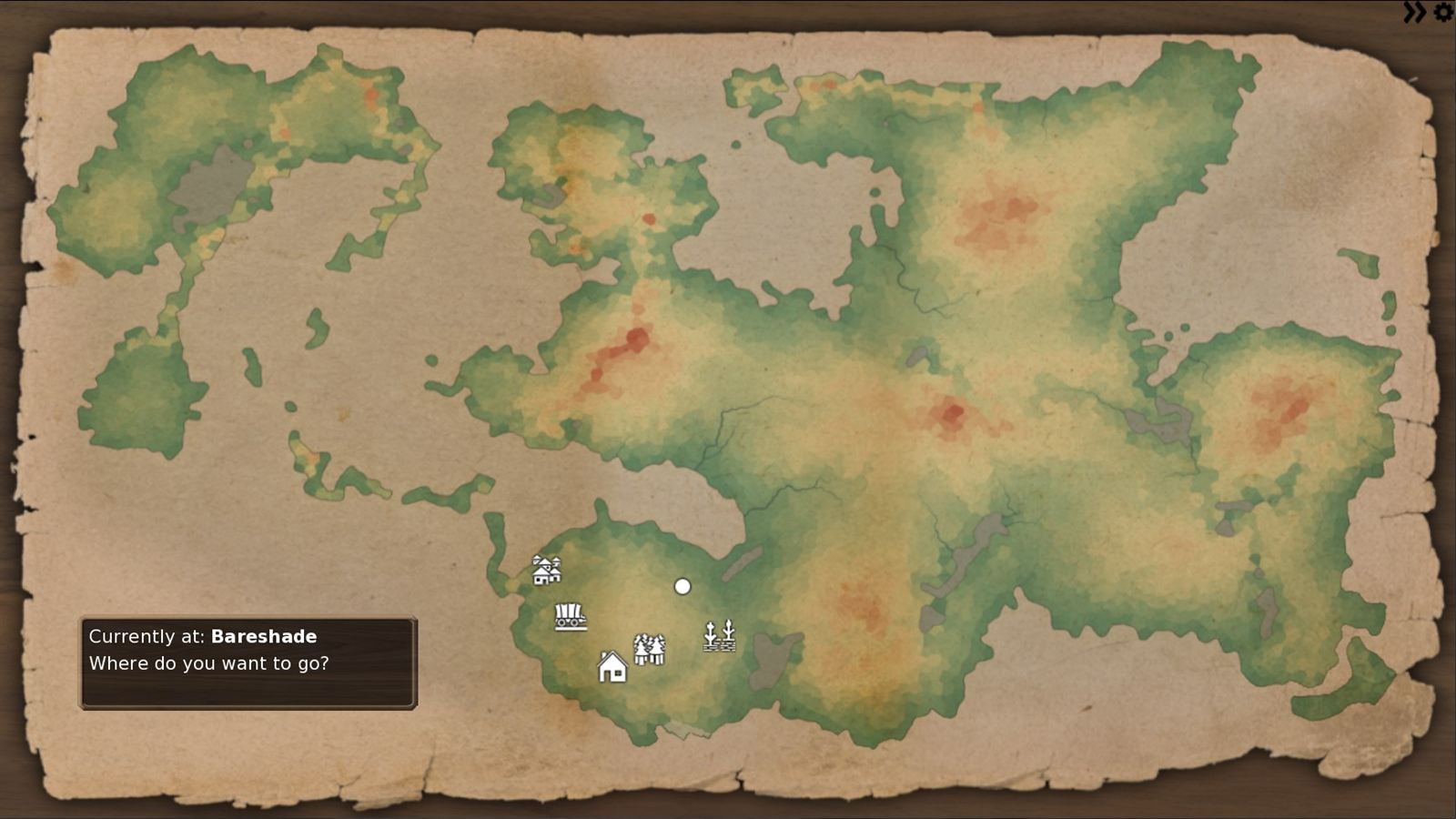1456x819 pixels.
Task: Open the settings gear icon
Action: pyautogui.click(x=1442, y=12)
